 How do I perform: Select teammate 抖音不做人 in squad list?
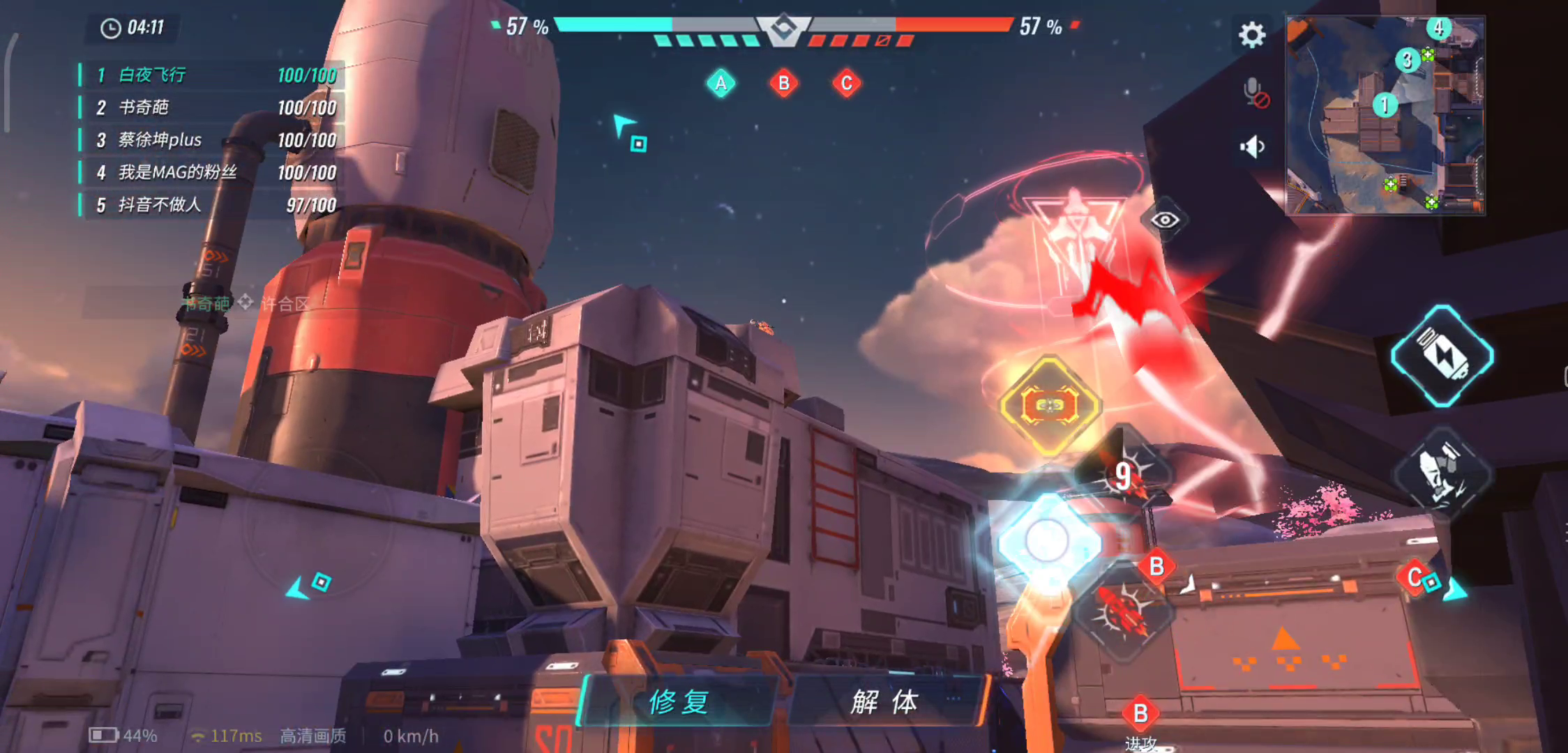coord(209,204)
